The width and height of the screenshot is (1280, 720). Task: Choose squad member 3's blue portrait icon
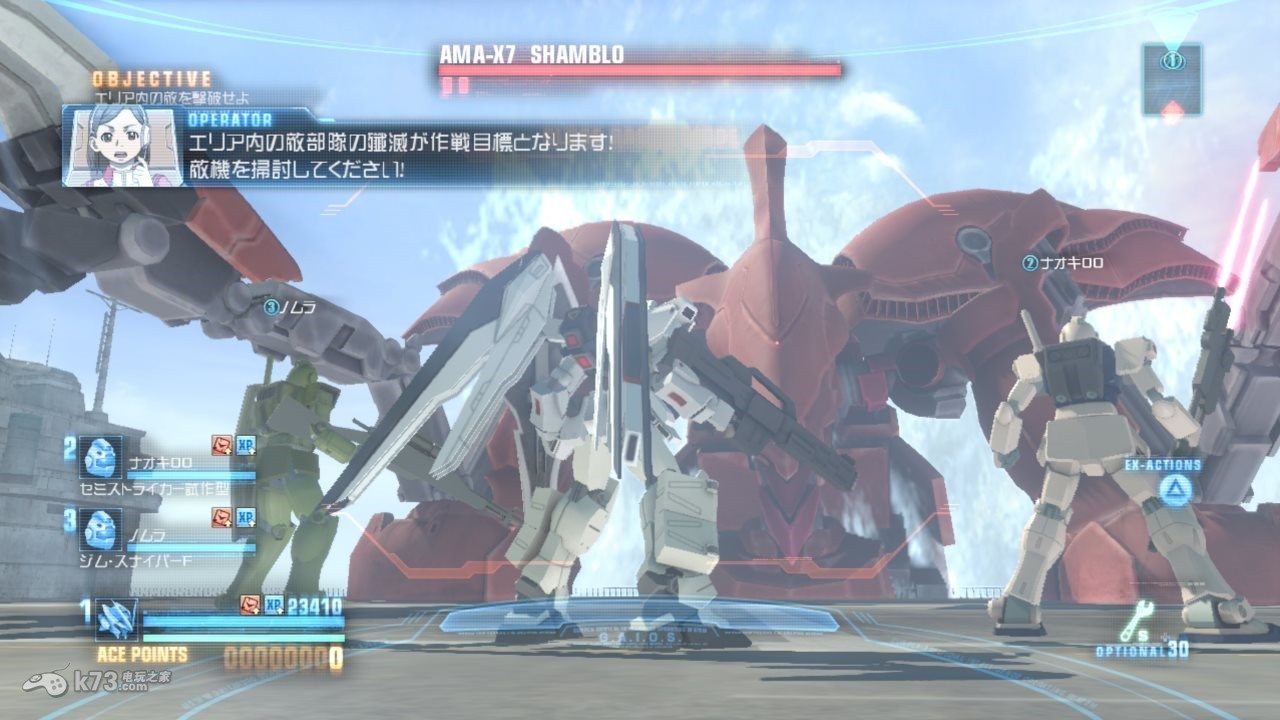[x=100, y=531]
